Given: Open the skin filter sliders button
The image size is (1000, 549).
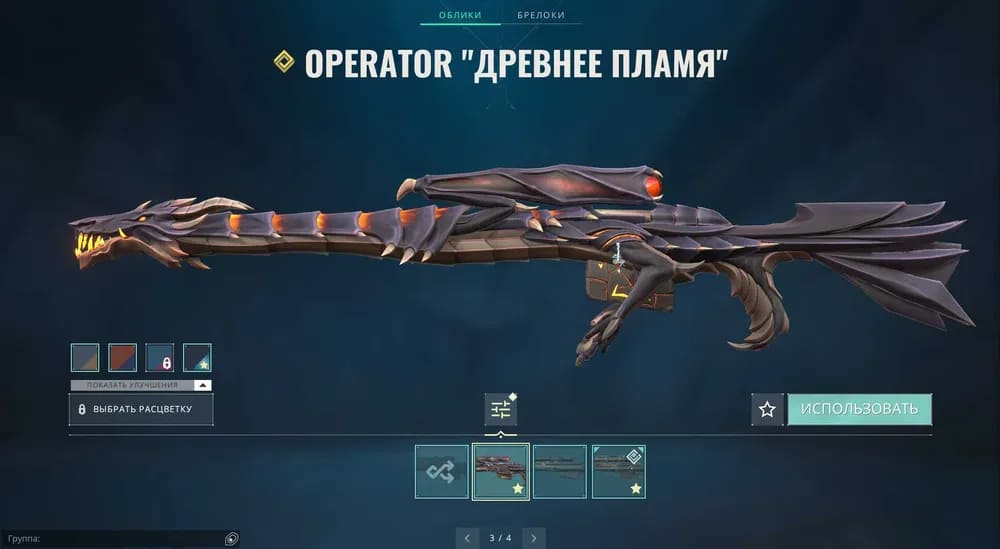Looking at the screenshot, I should [500, 409].
